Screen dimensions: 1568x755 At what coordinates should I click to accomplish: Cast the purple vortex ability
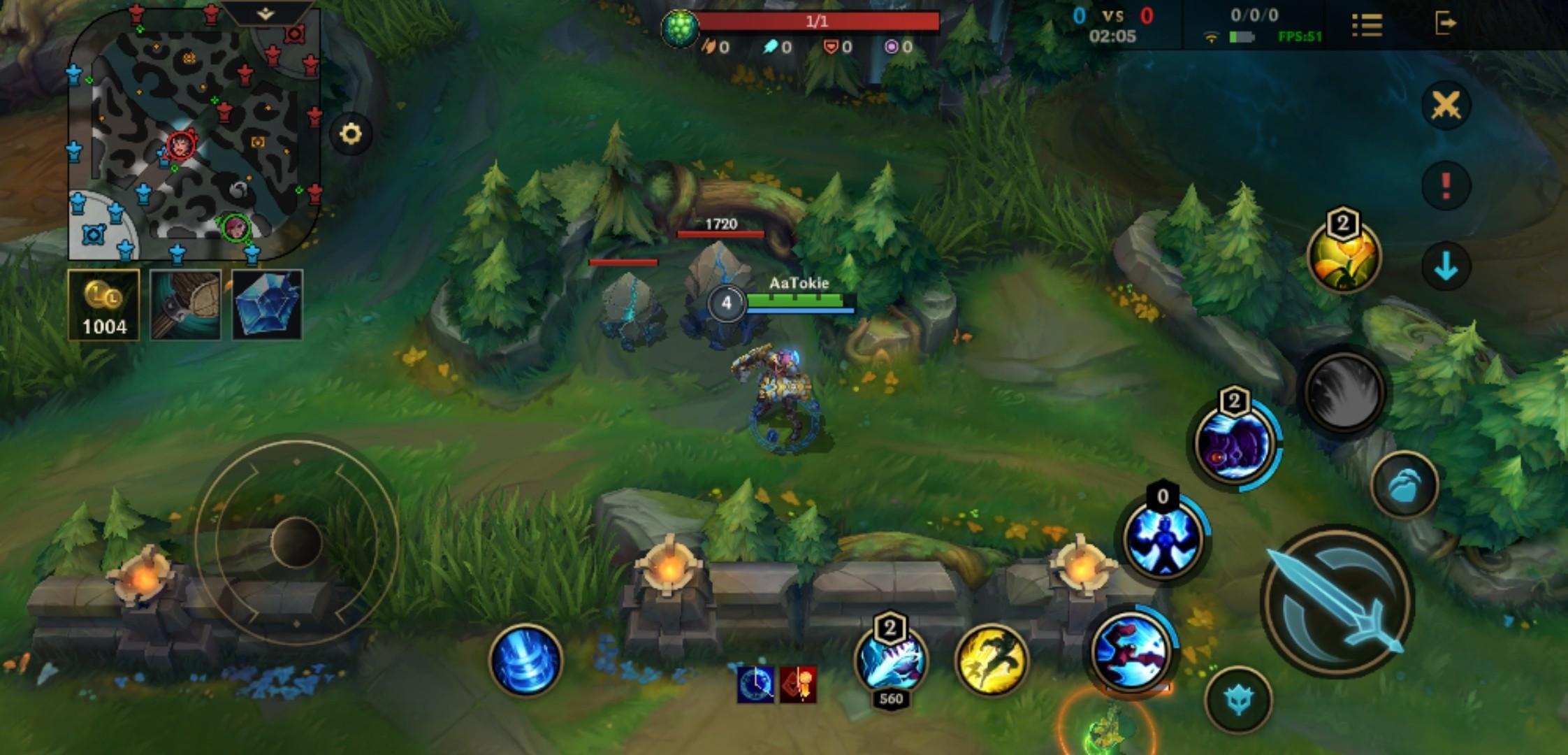point(1233,441)
